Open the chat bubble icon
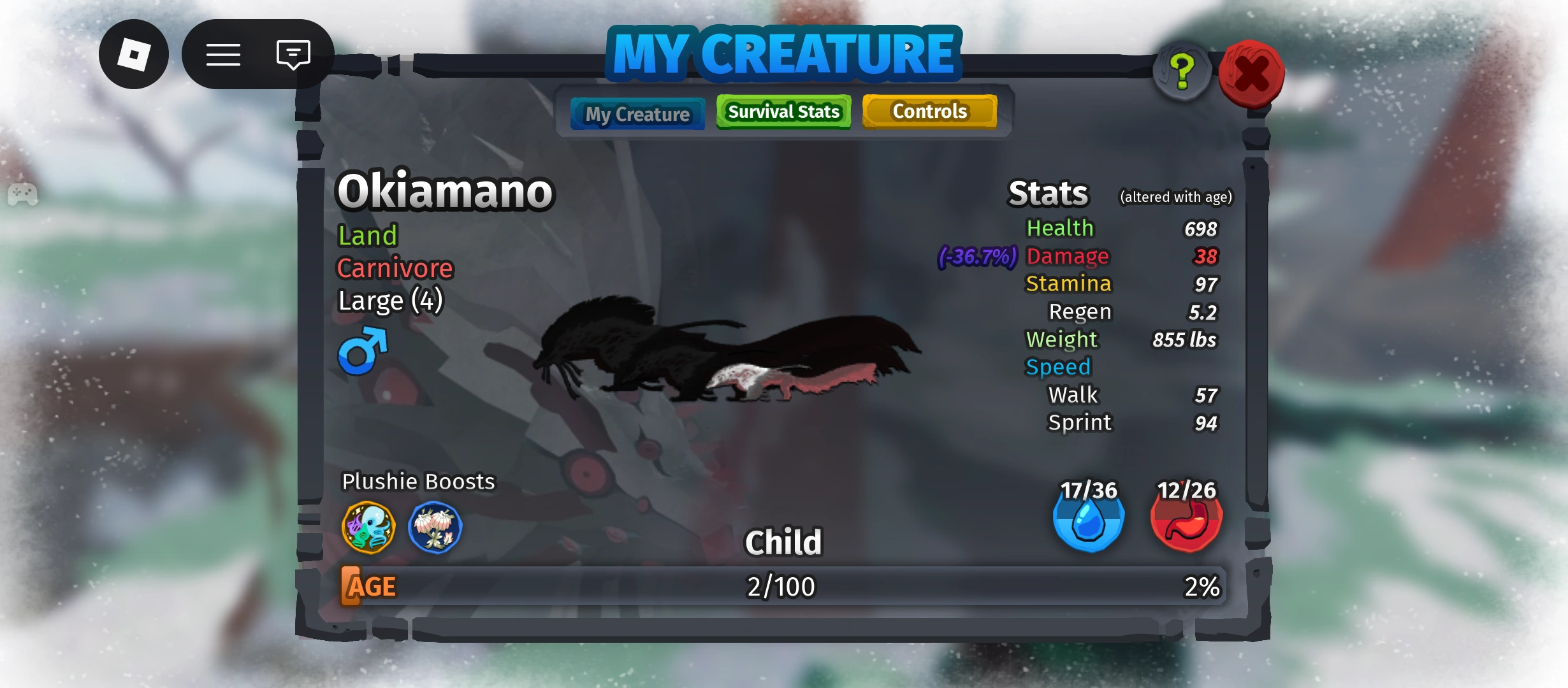The height and width of the screenshot is (688, 1568). (293, 54)
